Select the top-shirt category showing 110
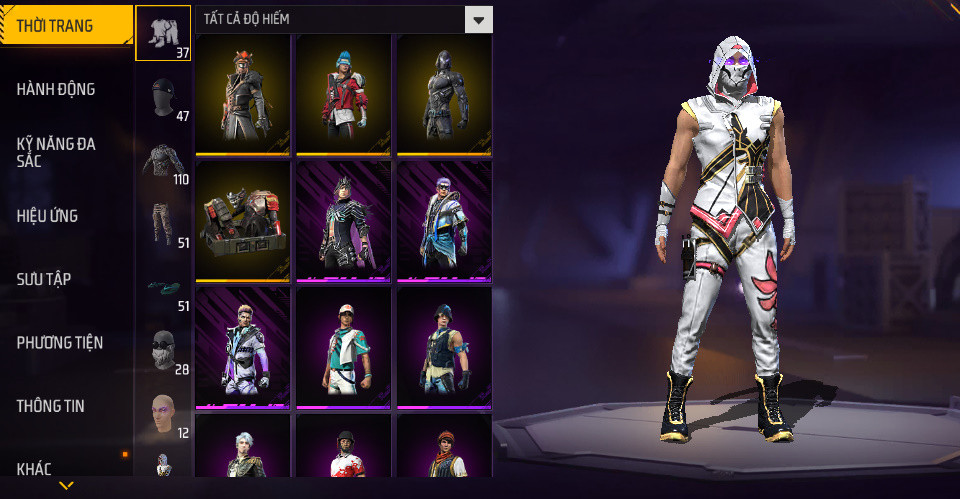Screen dimensions: 960x499 163,160
